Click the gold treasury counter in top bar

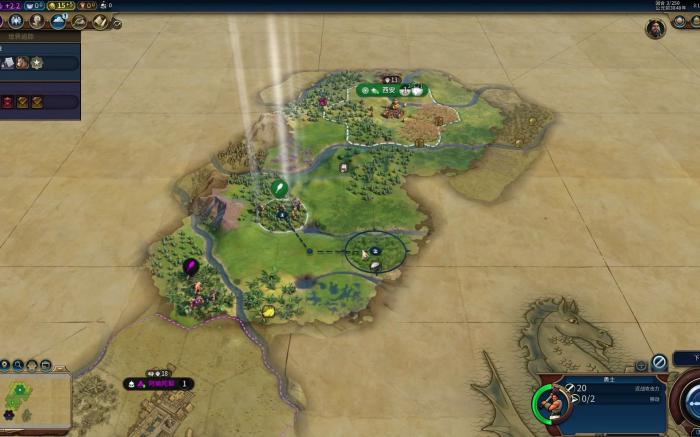(59, 5)
